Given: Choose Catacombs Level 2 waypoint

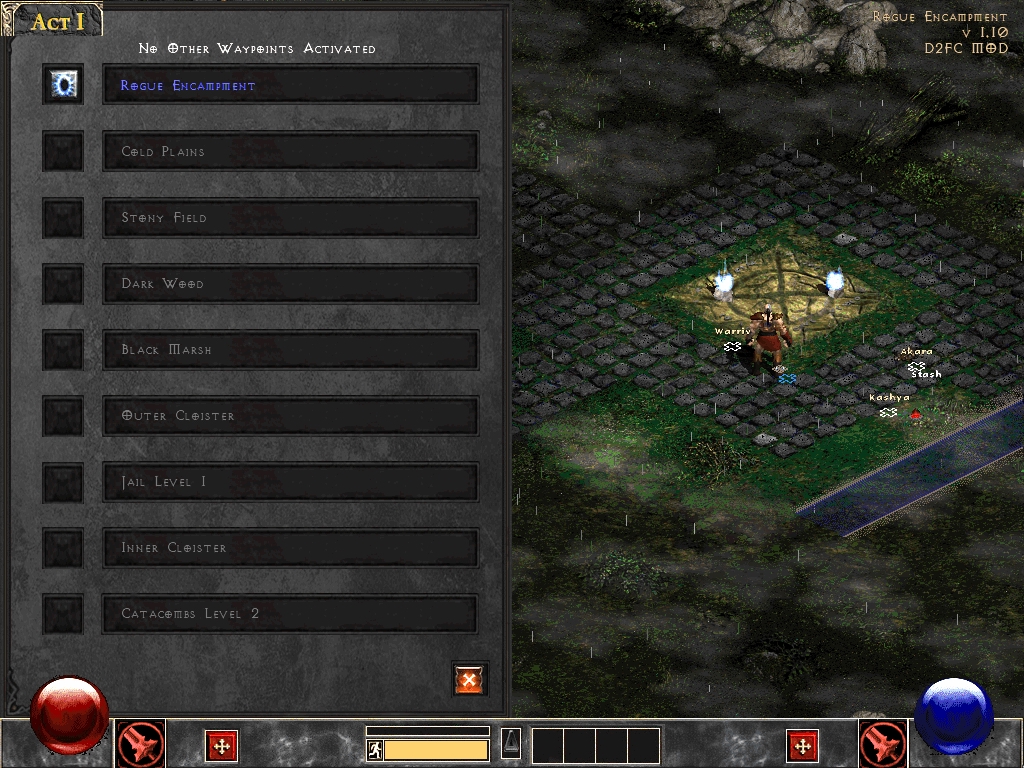Looking at the screenshot, I should click(290, 613).
